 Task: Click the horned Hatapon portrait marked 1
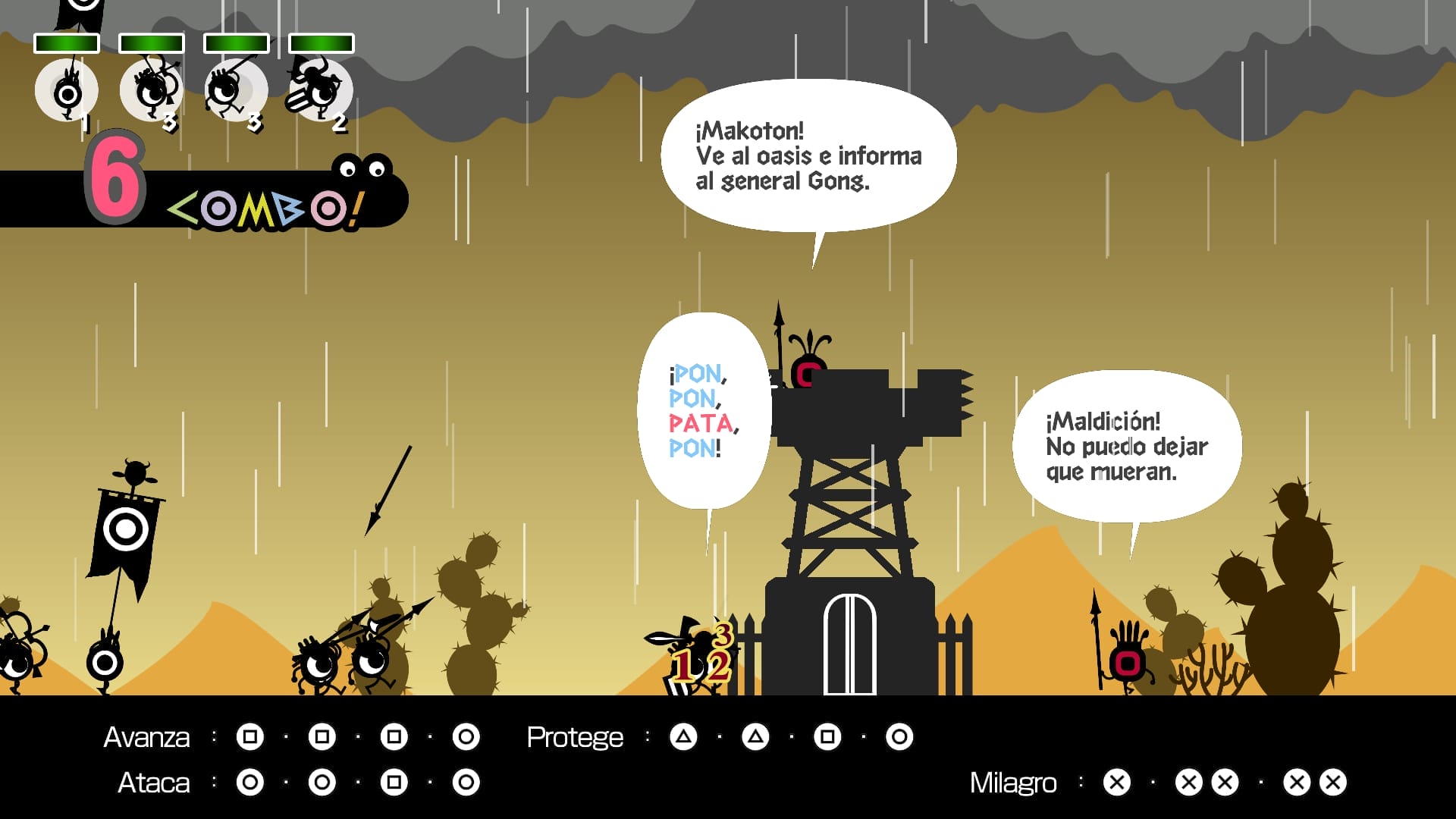coord(66,89)
